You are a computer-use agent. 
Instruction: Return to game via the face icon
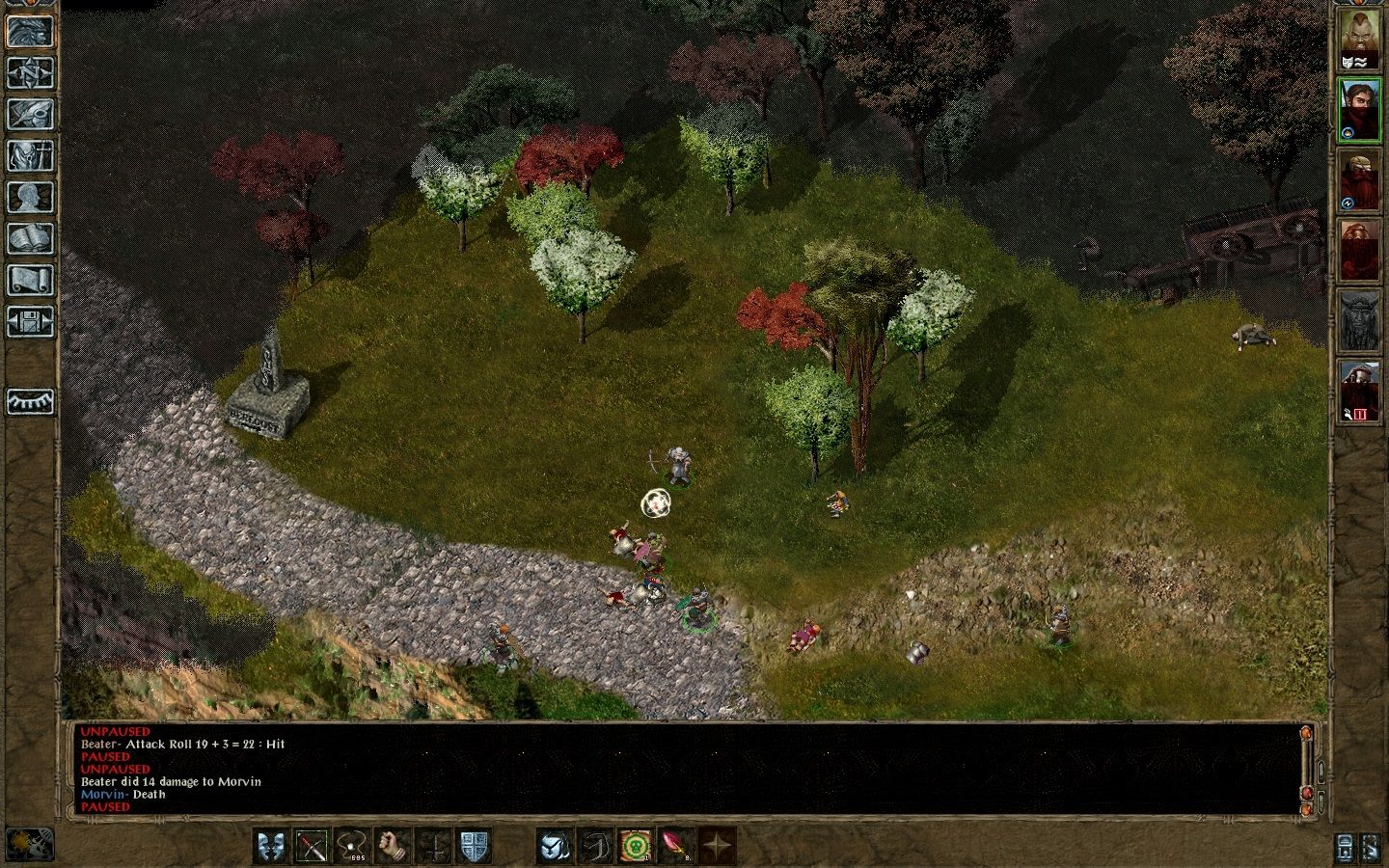tap(30, 31)
